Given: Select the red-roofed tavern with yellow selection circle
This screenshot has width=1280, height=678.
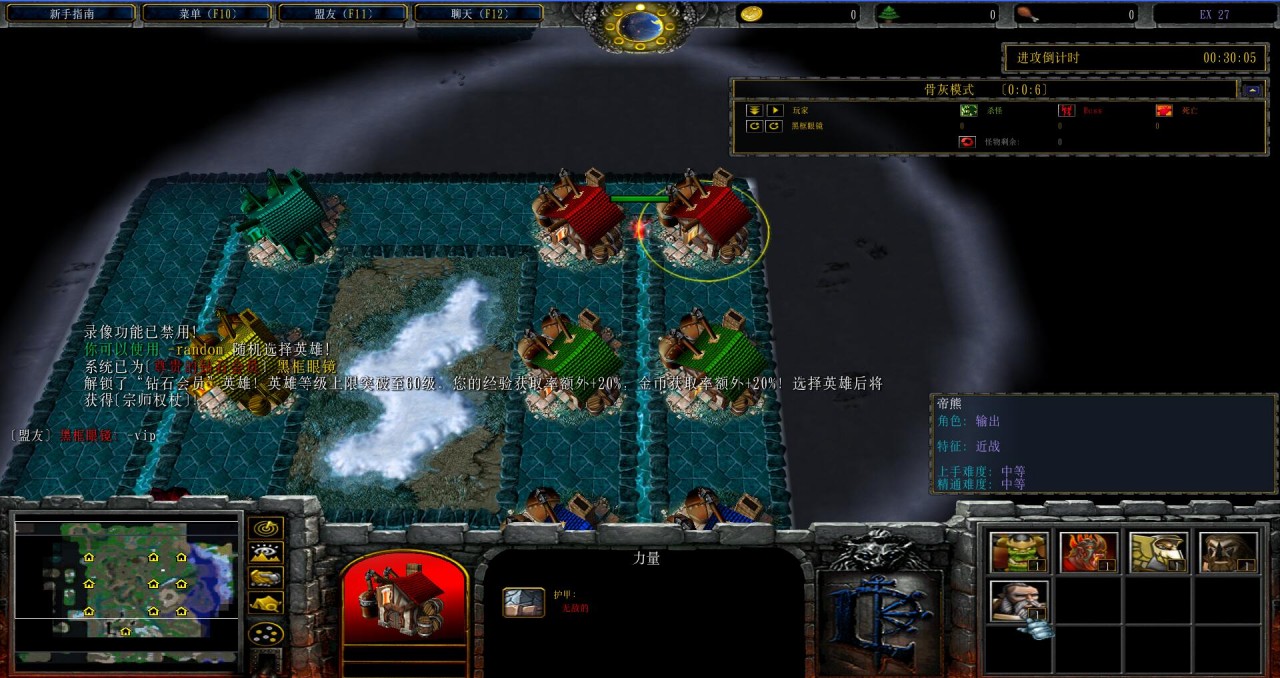Looking at the screenshot, I should tap(704, 225).
